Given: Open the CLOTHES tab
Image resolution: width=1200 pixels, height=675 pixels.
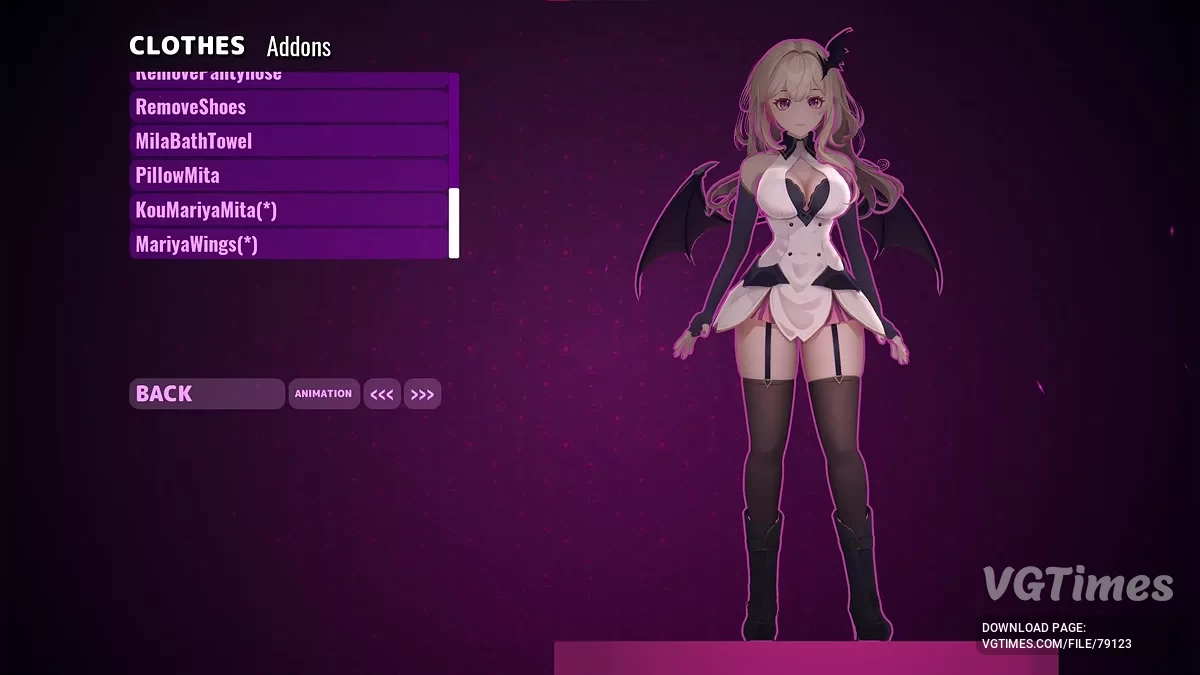Looking at the screenshot, I should pos(187,46).
